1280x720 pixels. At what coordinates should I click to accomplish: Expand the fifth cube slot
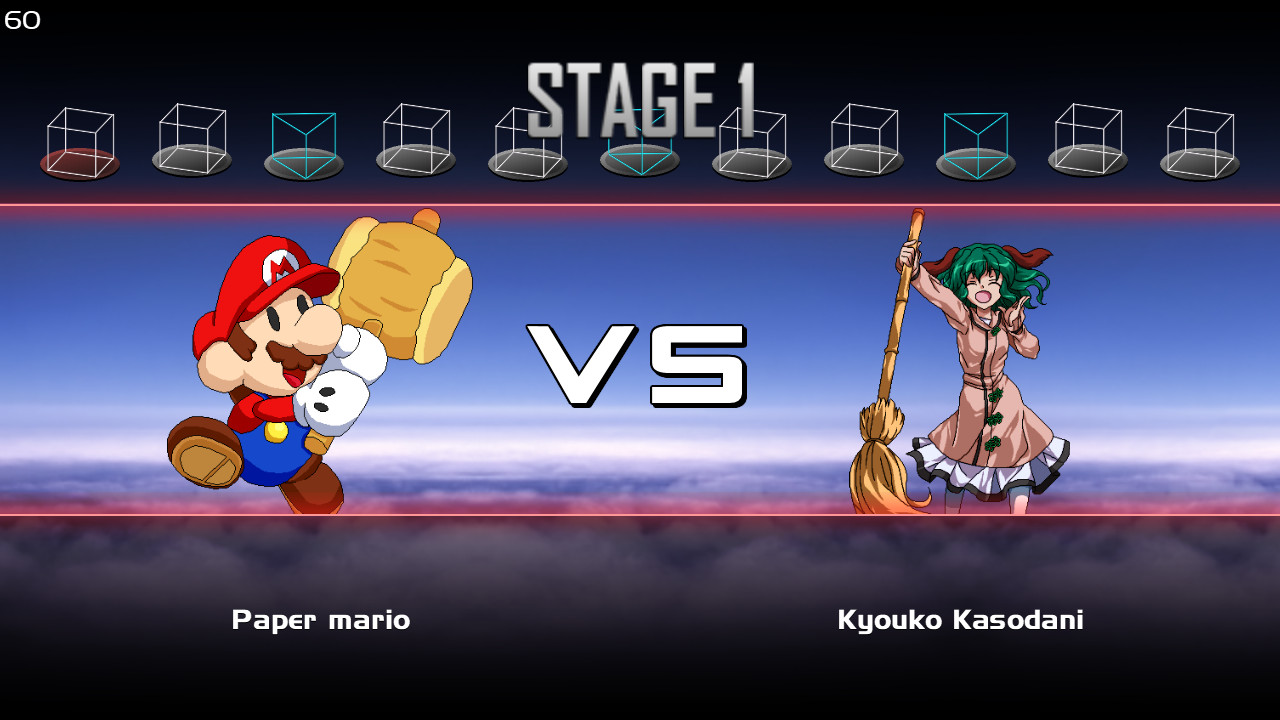(527, 140)
